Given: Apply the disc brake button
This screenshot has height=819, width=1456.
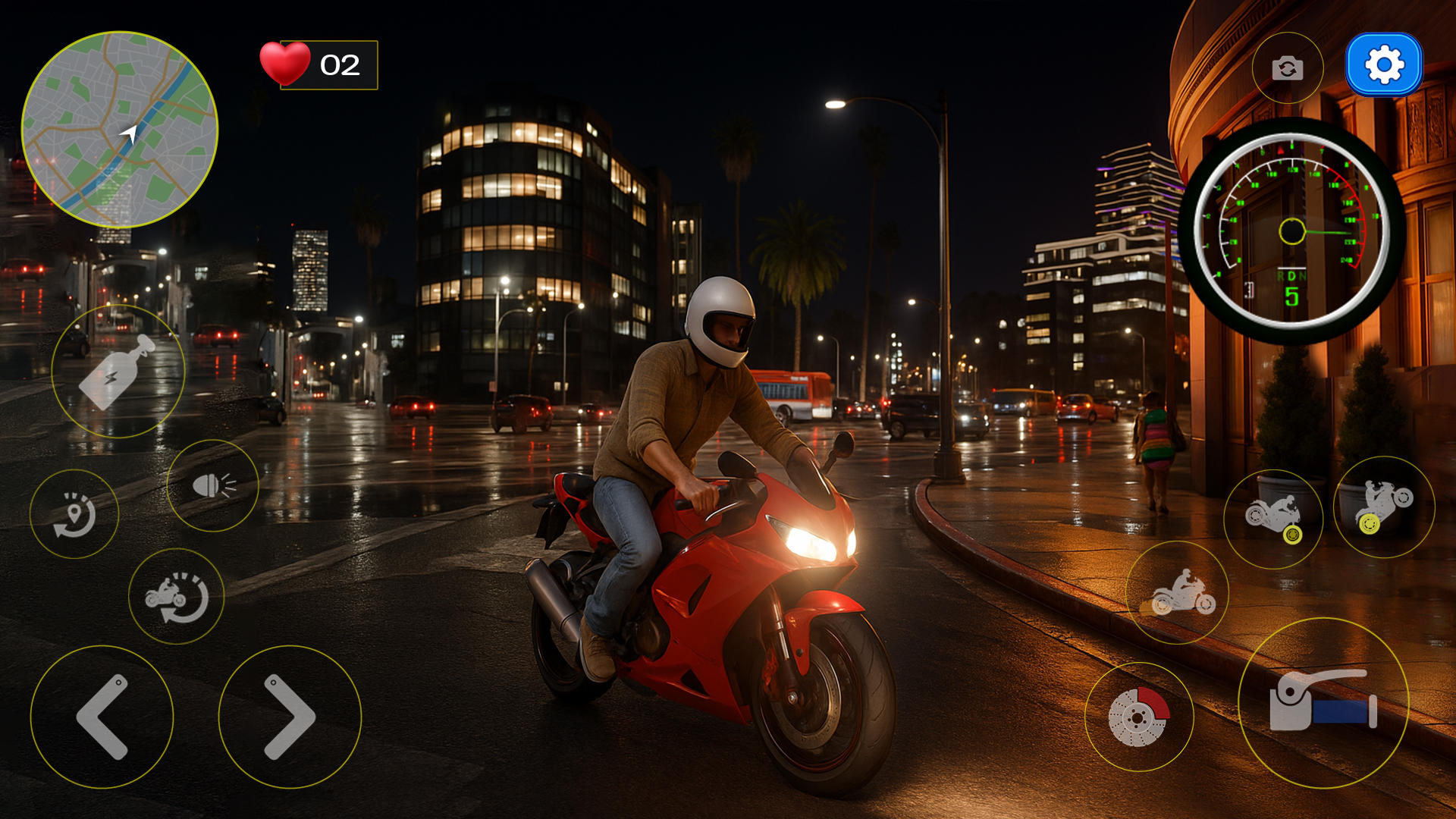Looking at the screenshot, I should coord(1139,717).
